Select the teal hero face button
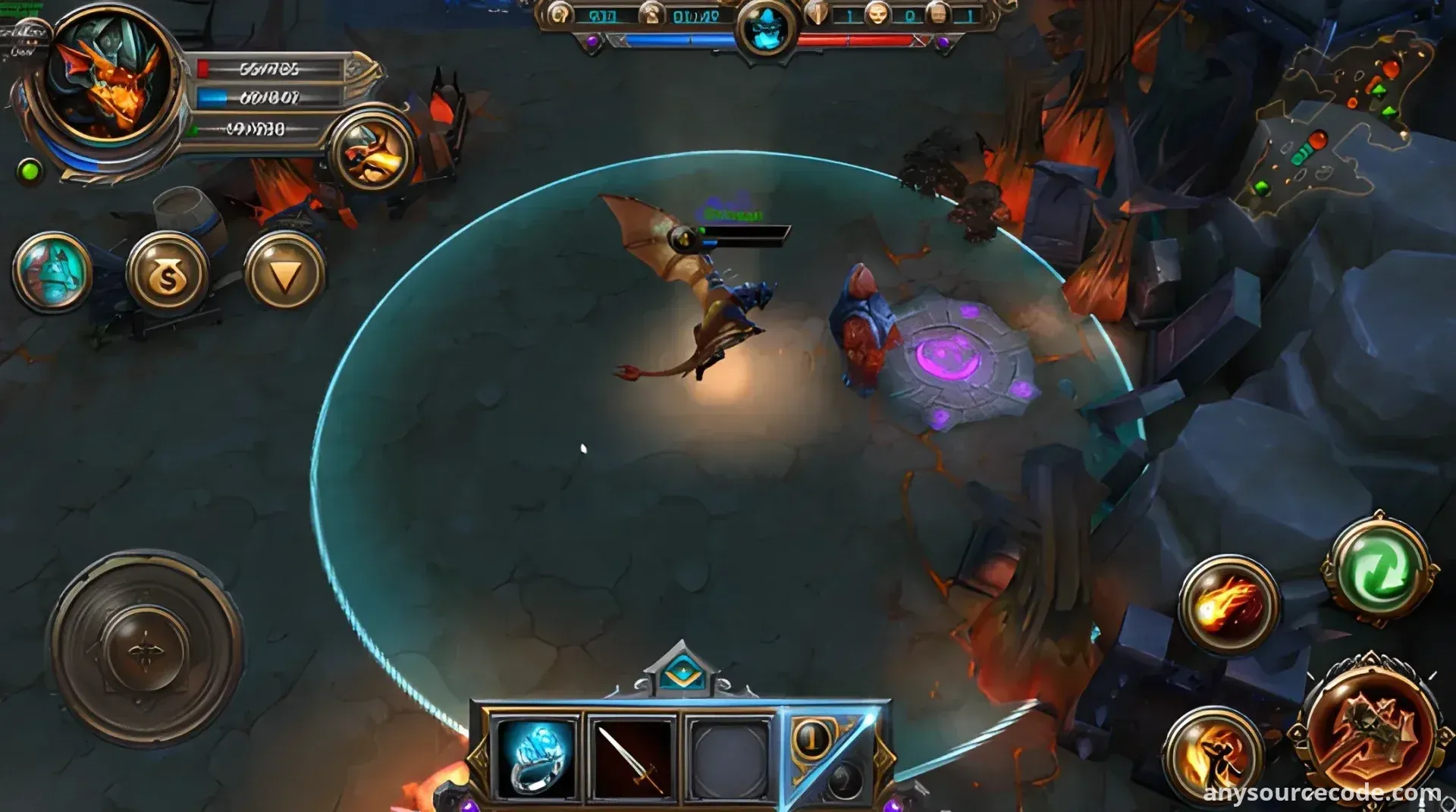 click(x=52, y=271)
